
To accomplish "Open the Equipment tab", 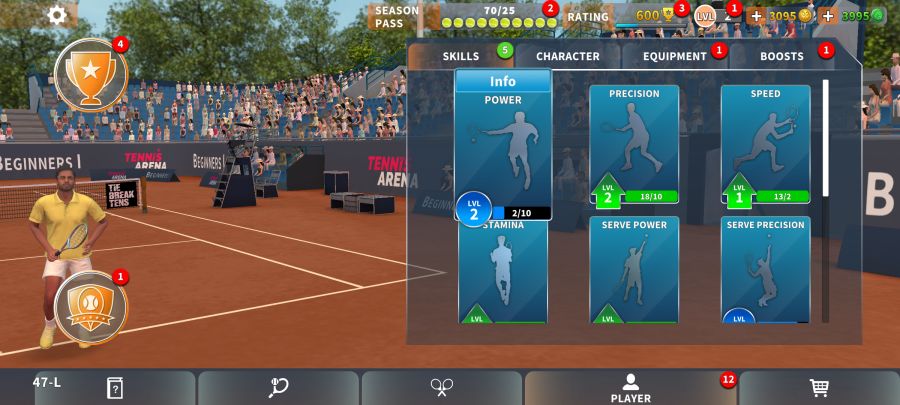I will click(675, 57).
